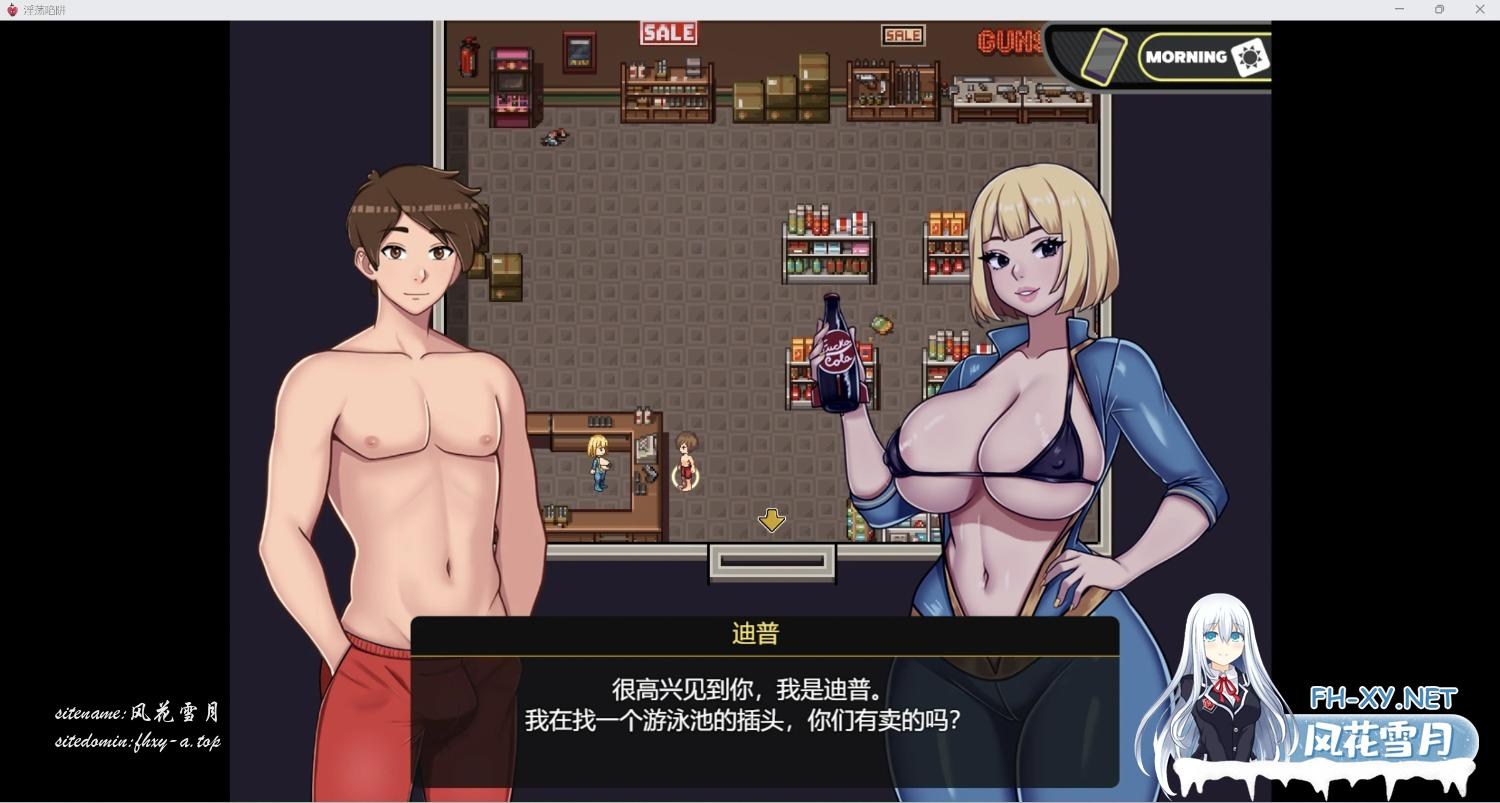Open the phone icon in the HUD
Screen dimensions: 1500x803
tap(1102, 56)
